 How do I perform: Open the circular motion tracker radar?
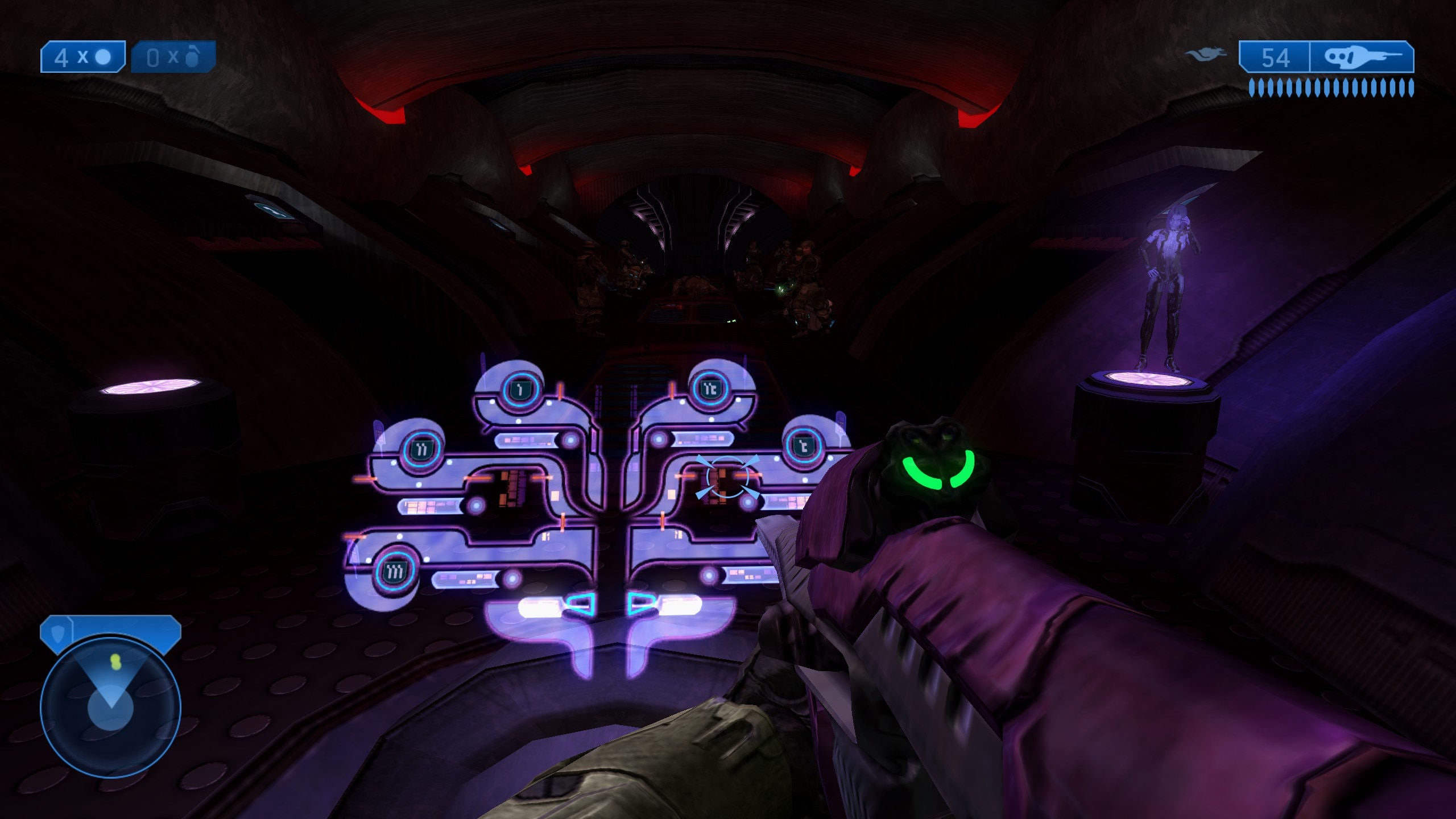coord(110,707)
